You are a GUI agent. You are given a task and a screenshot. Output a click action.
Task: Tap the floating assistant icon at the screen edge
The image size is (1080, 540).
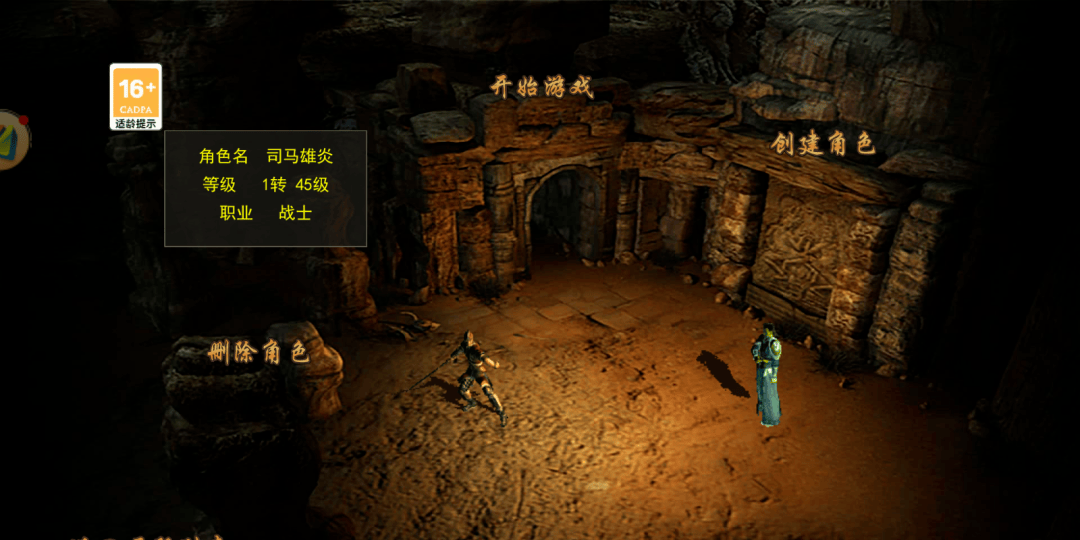click(x=12, y=139)
